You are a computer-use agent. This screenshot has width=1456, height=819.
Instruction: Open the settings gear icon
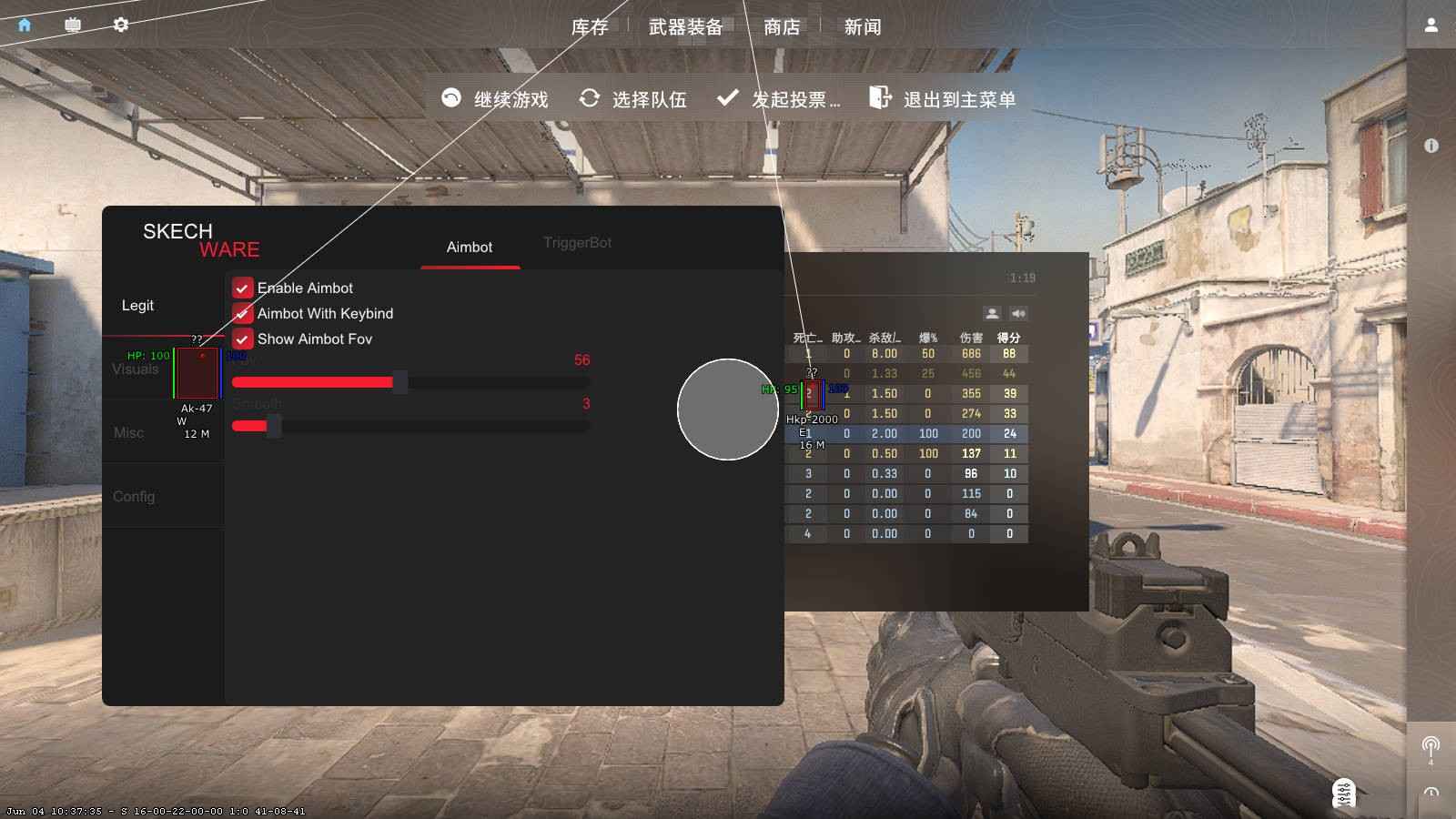[121, 25]
